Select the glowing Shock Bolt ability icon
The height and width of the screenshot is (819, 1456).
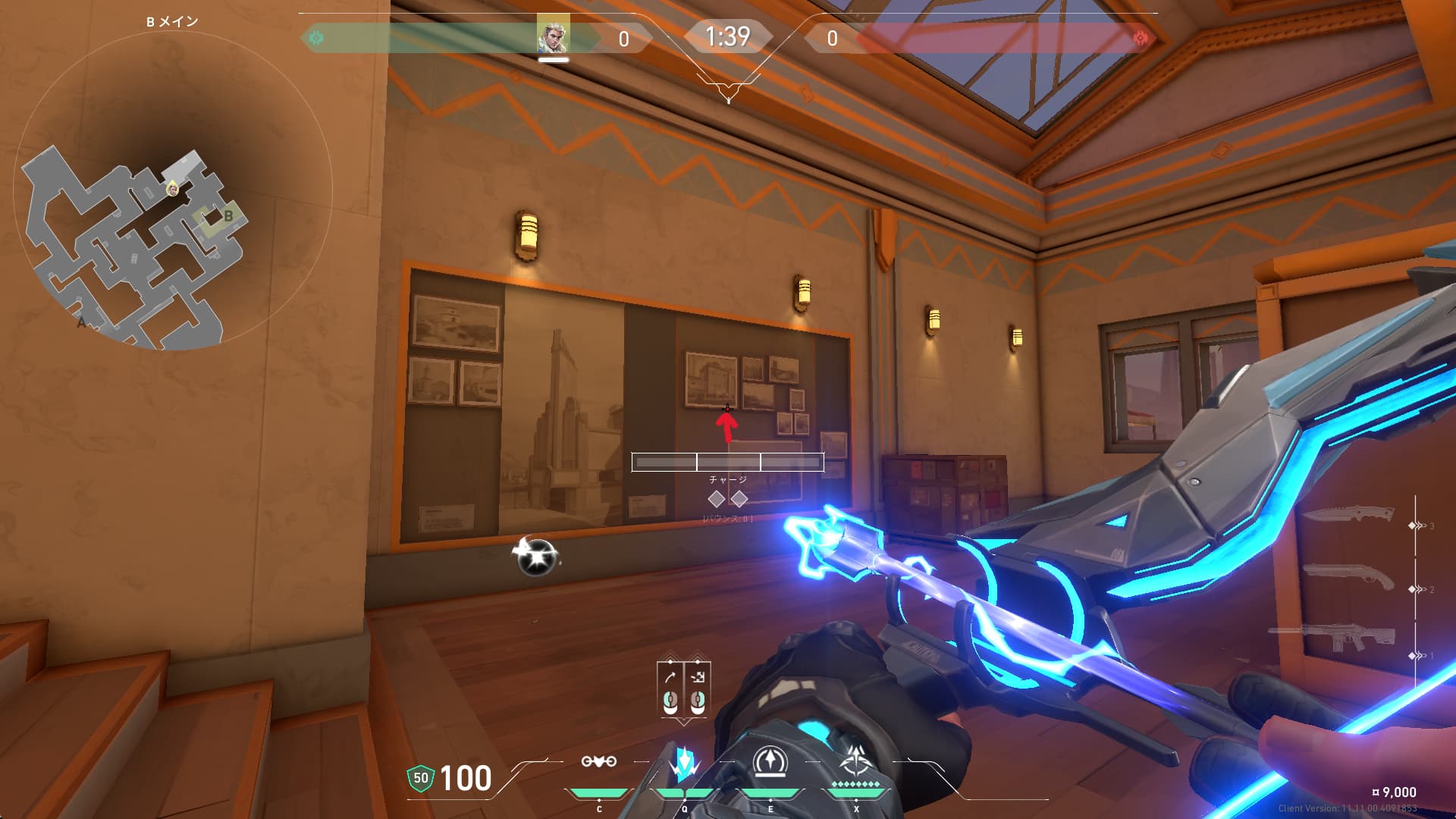click(684, 764)
